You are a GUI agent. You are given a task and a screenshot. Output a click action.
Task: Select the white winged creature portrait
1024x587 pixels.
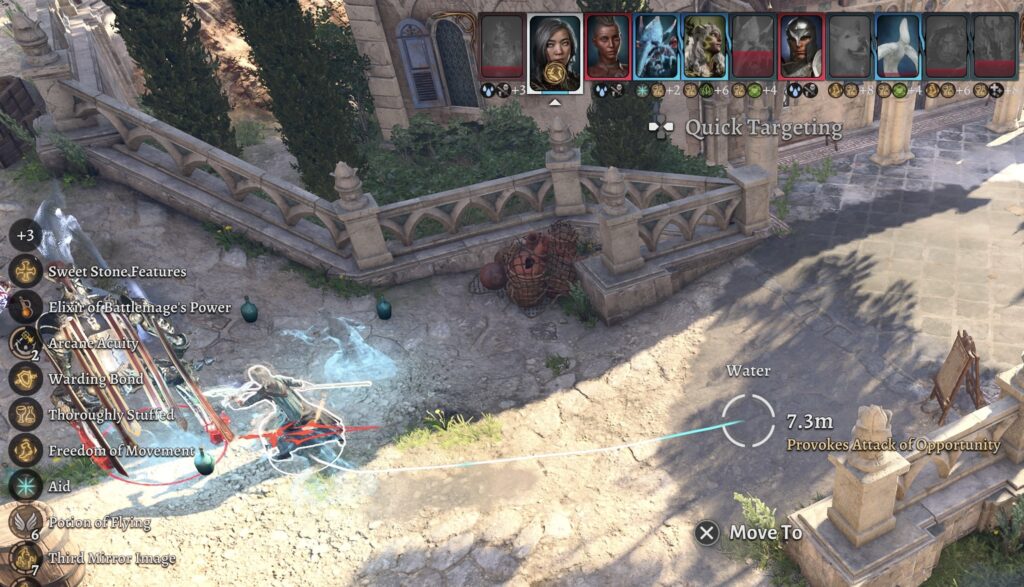pyautogui.click(x=898, y=46)
